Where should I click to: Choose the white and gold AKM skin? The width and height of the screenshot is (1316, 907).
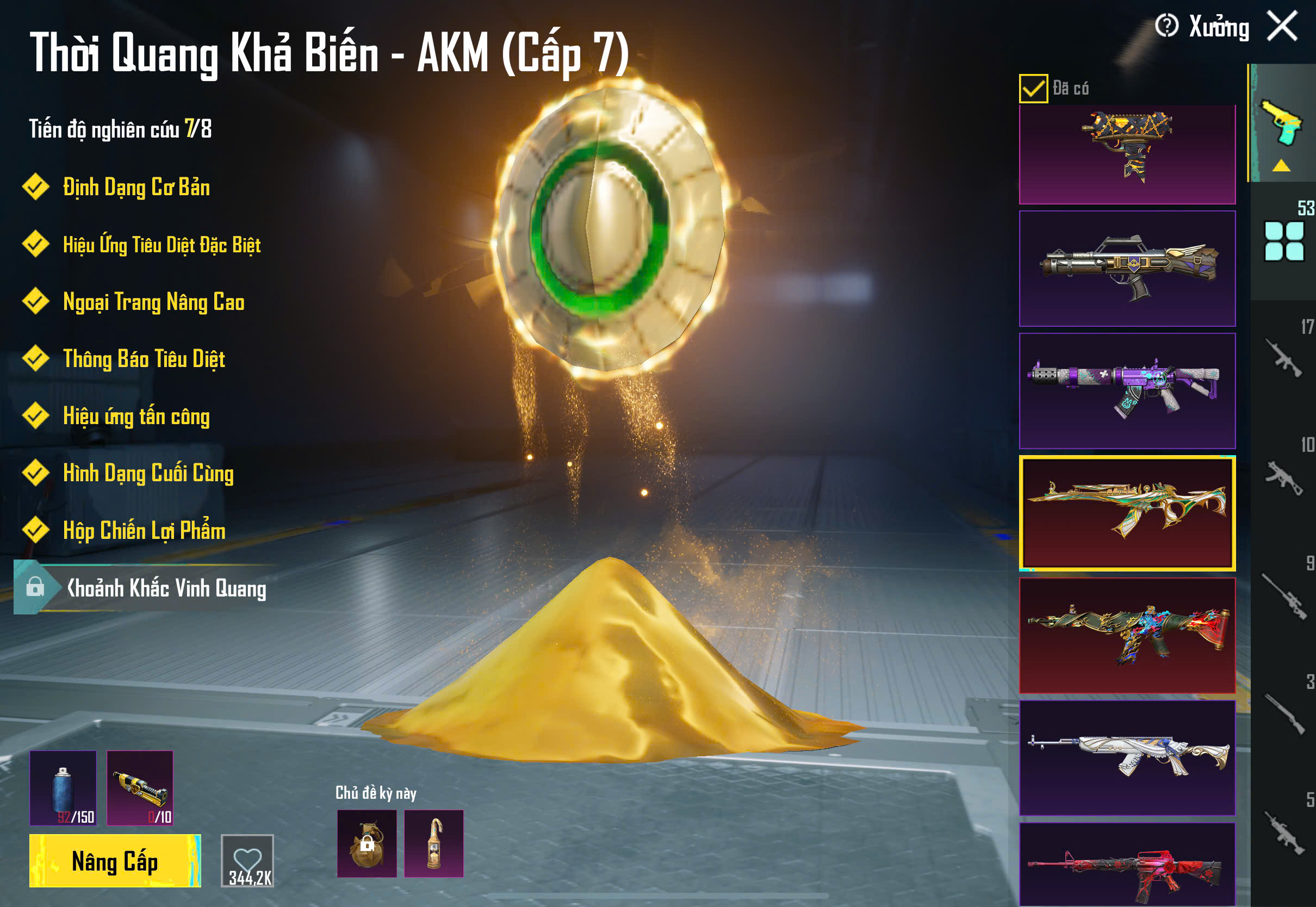(x=1127, y=757)
